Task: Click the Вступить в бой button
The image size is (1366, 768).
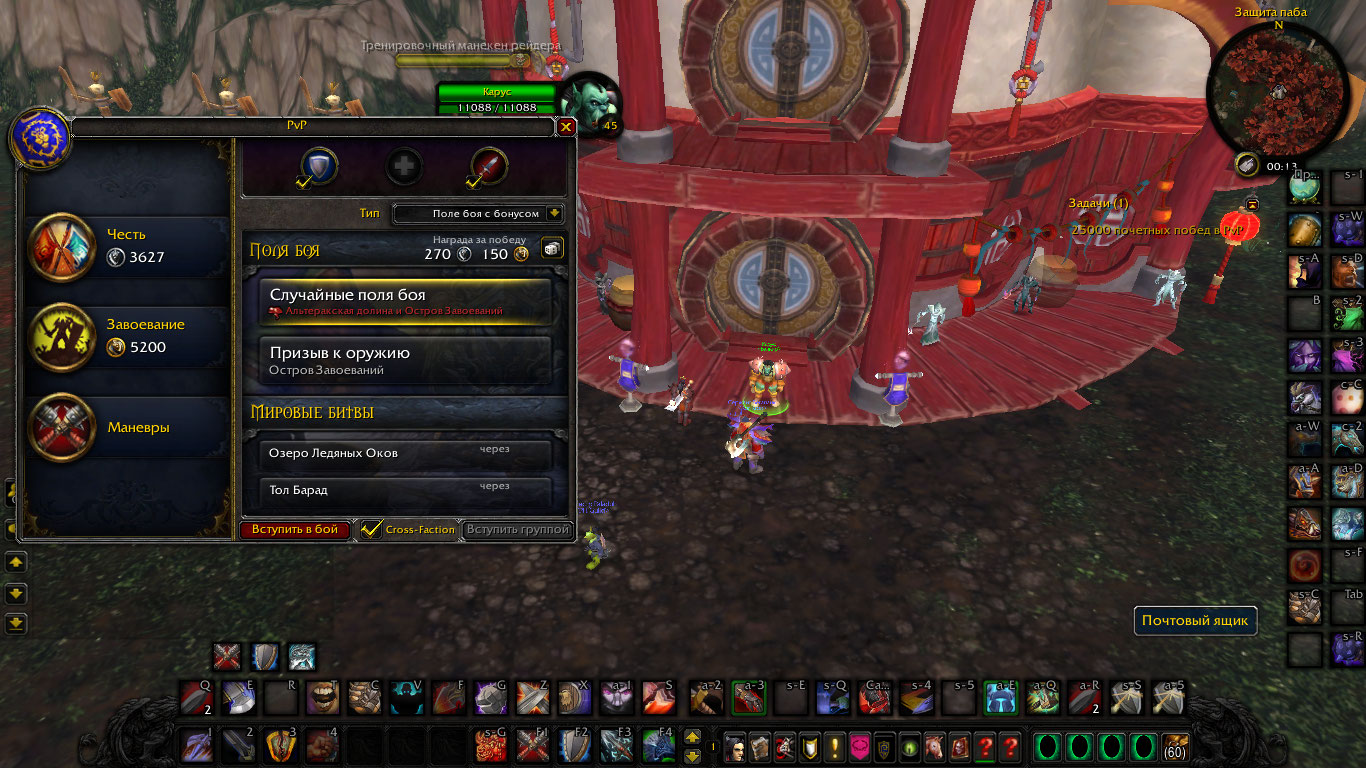Action: 295,530
